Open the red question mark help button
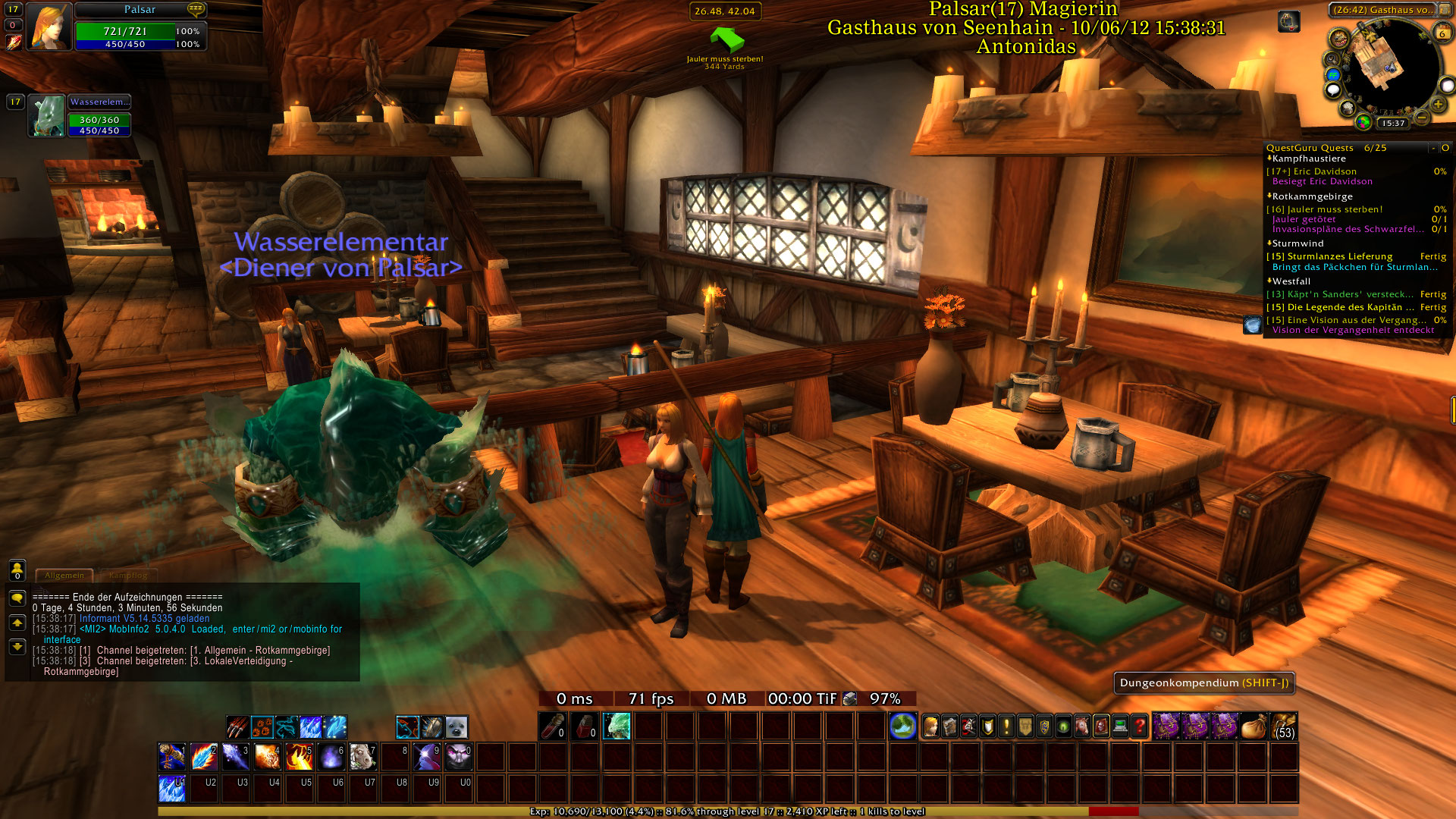 tap(1139, 726)
